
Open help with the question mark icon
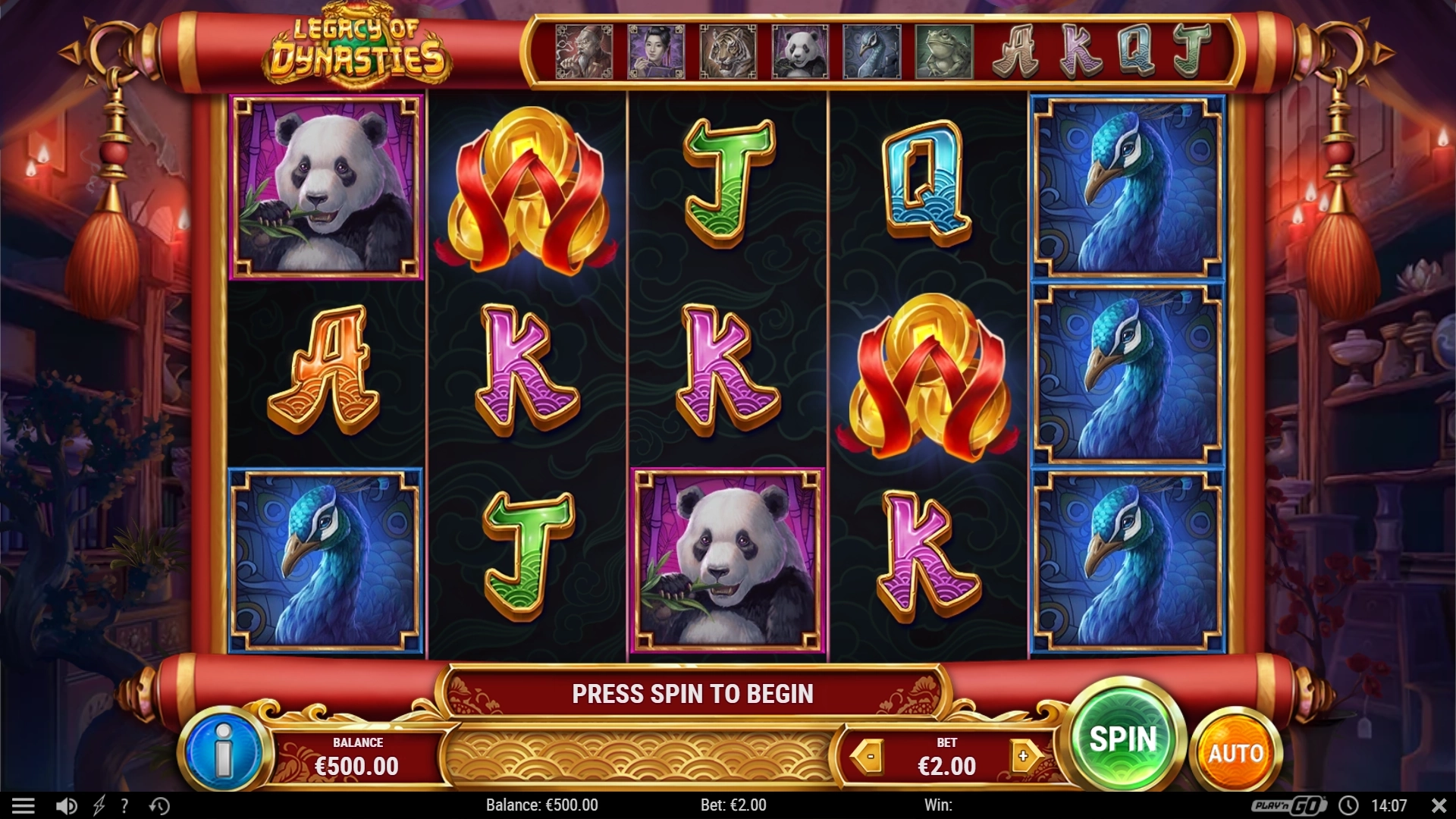(x=124, y=805)
